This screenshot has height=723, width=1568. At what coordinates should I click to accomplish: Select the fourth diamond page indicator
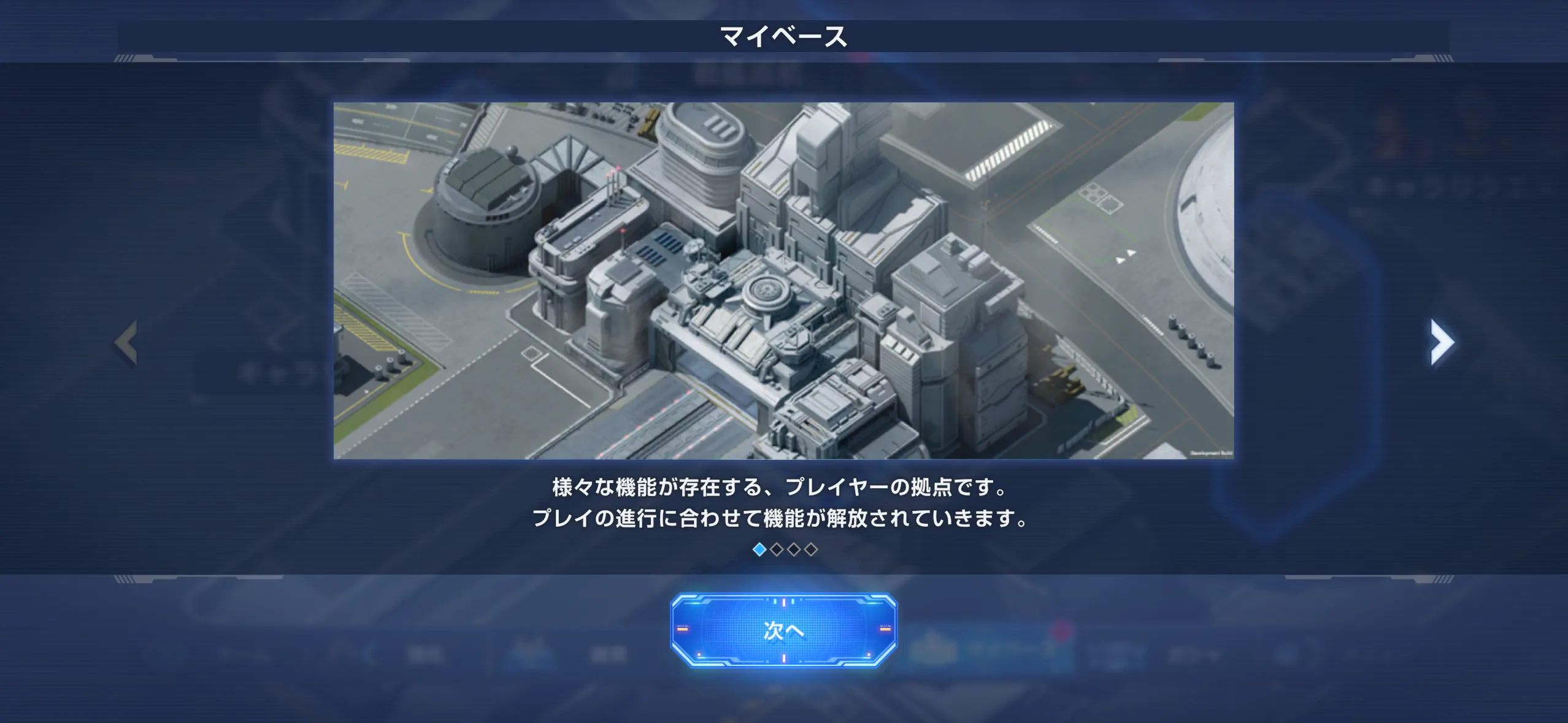810,550
